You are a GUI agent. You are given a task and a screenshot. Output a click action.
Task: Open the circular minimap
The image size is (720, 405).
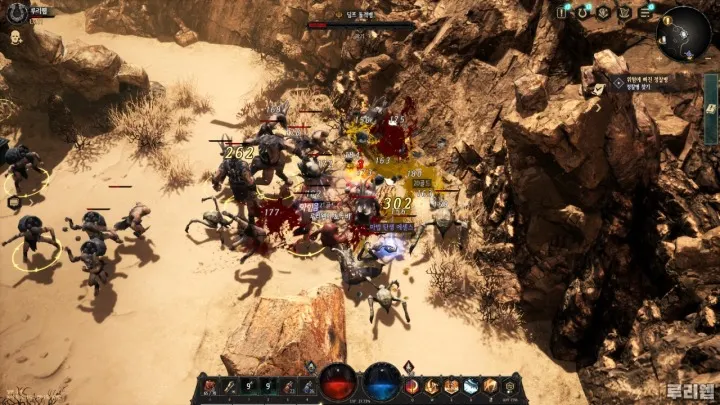pos(683,34)
